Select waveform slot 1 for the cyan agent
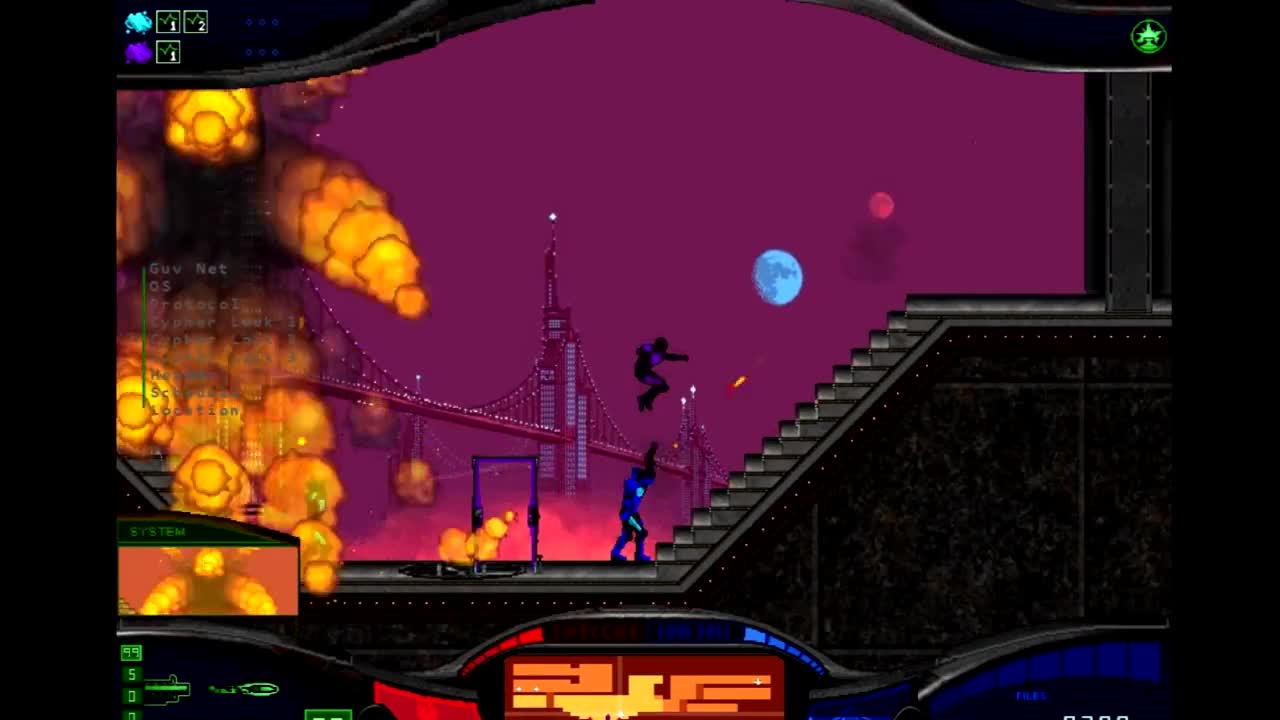 [x=168, y=22]
